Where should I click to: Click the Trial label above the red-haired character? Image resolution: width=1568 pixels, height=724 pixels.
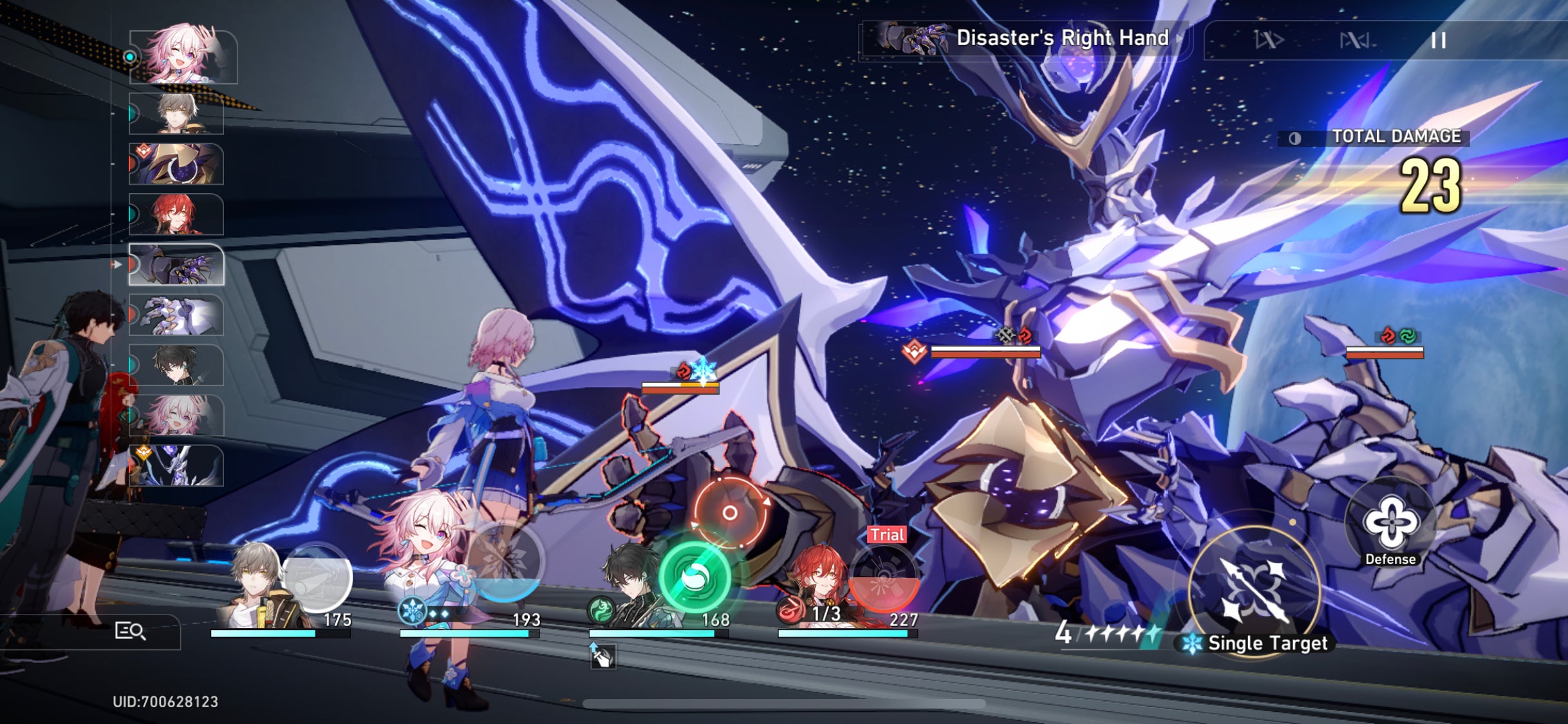[x=888, y=534]
